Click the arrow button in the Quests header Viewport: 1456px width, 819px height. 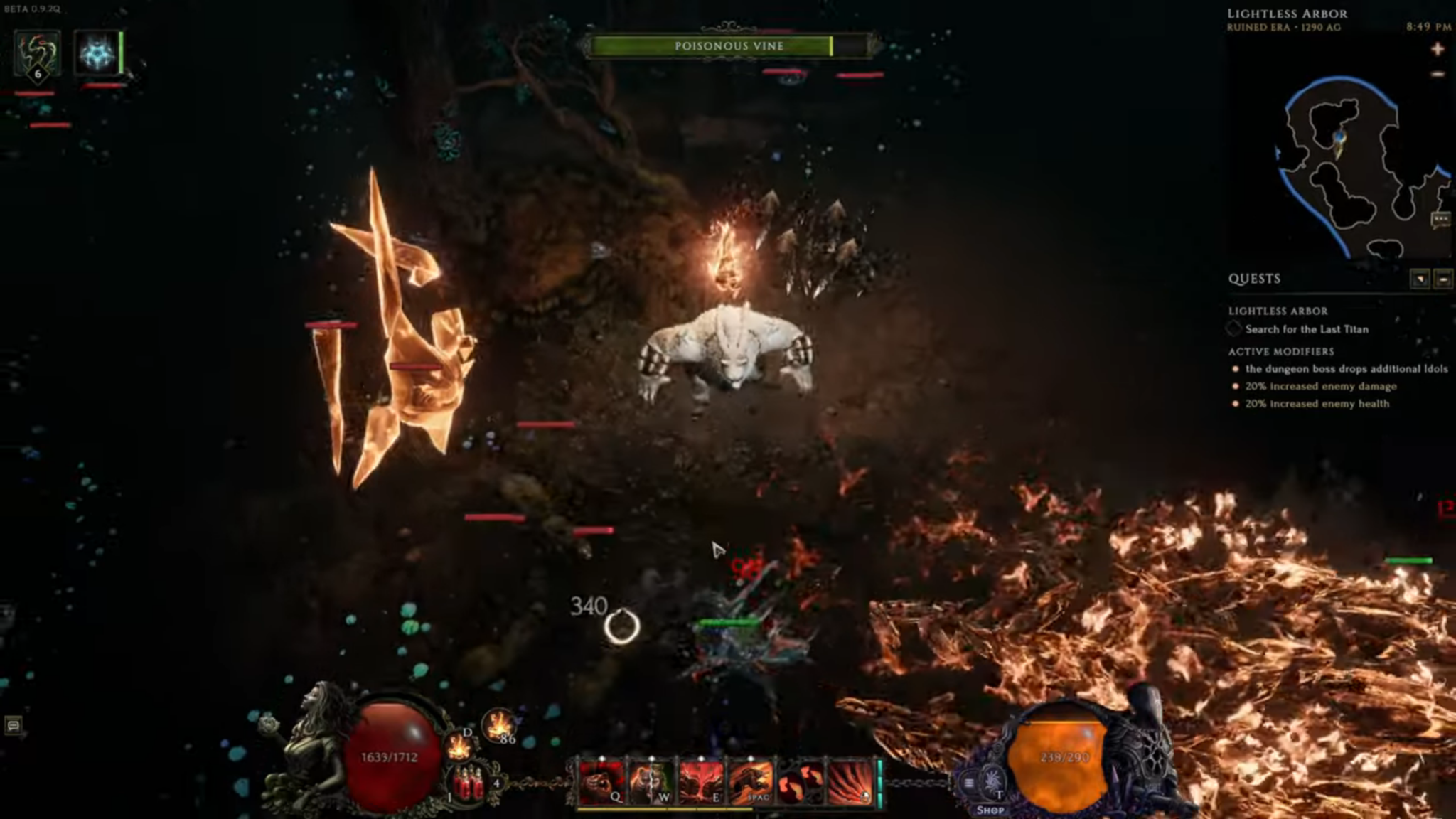1420,279
